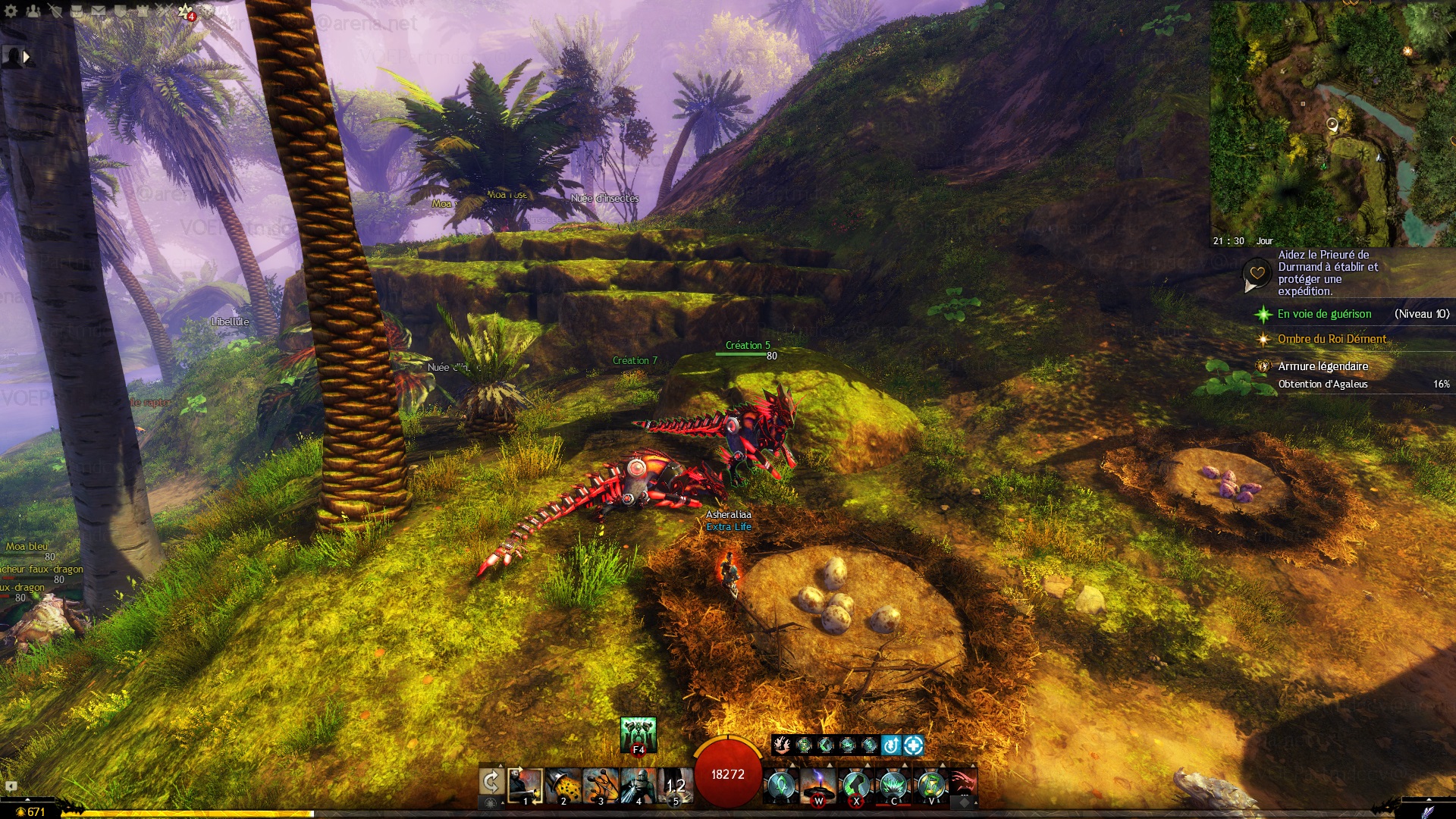
Task: Open the gear-shaped game menu
Action: pyautogui.click(x=11, y=11)
